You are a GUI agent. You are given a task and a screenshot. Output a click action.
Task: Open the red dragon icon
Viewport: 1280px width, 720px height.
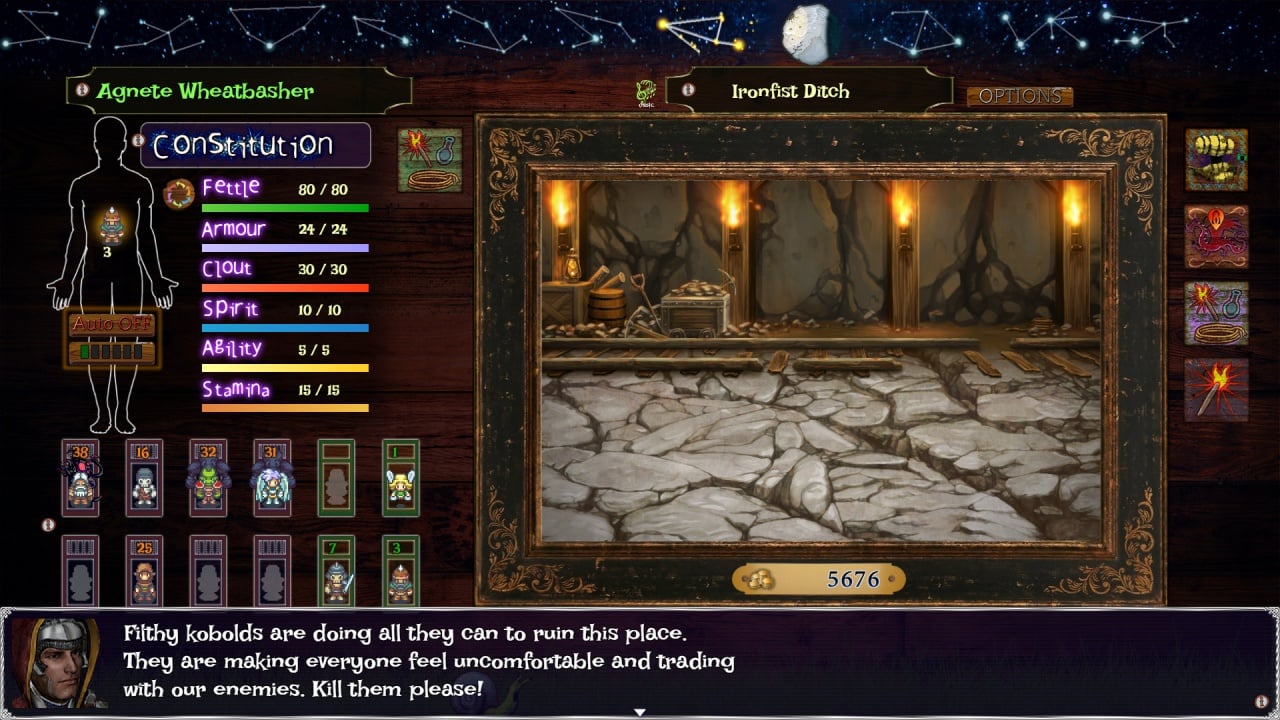pyautogui.click(x=1216, y=237)
